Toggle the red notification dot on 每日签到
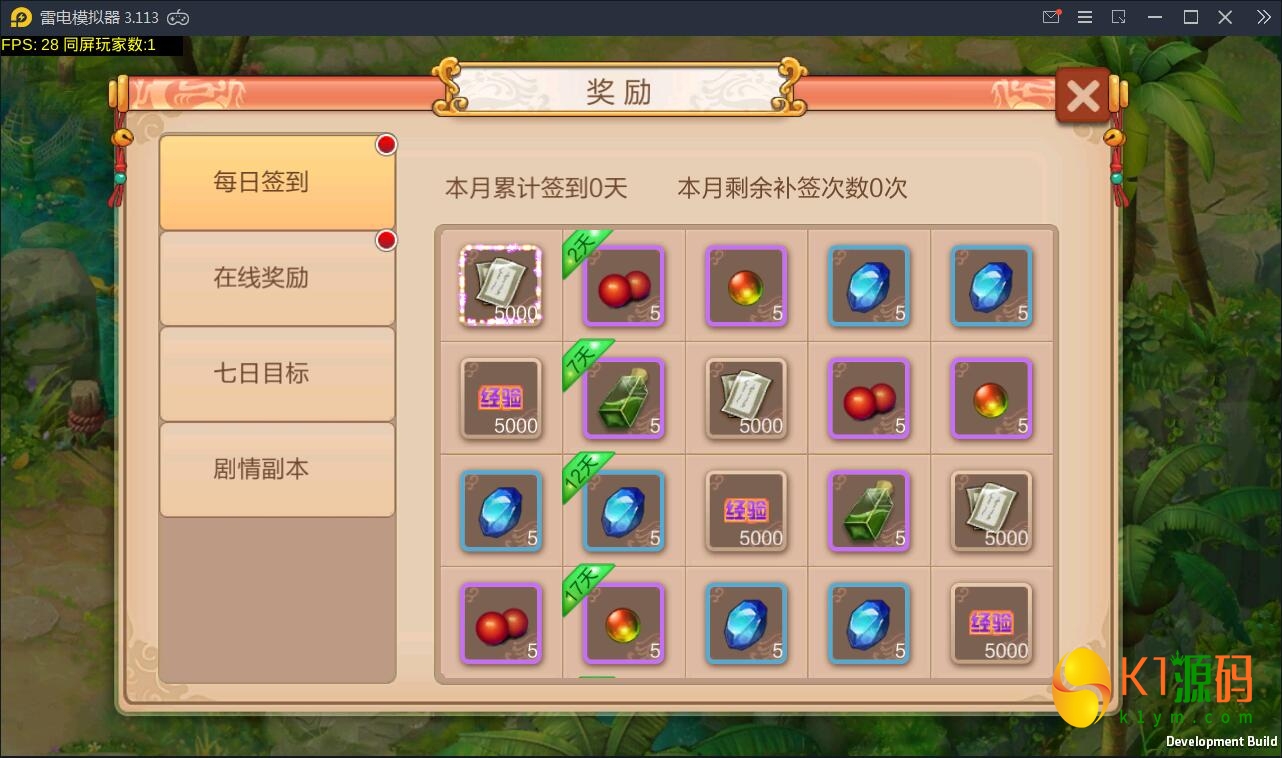The image size is (1282, 758). coord(386,144)
